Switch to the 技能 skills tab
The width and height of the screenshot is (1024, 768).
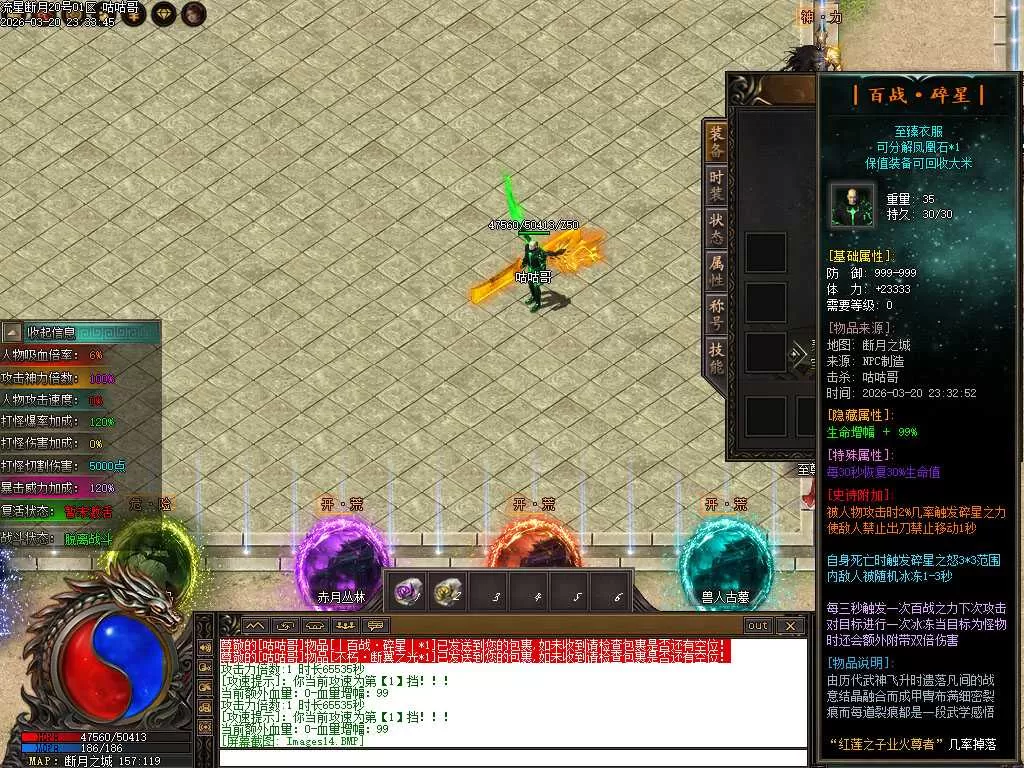tap(716, 358)
